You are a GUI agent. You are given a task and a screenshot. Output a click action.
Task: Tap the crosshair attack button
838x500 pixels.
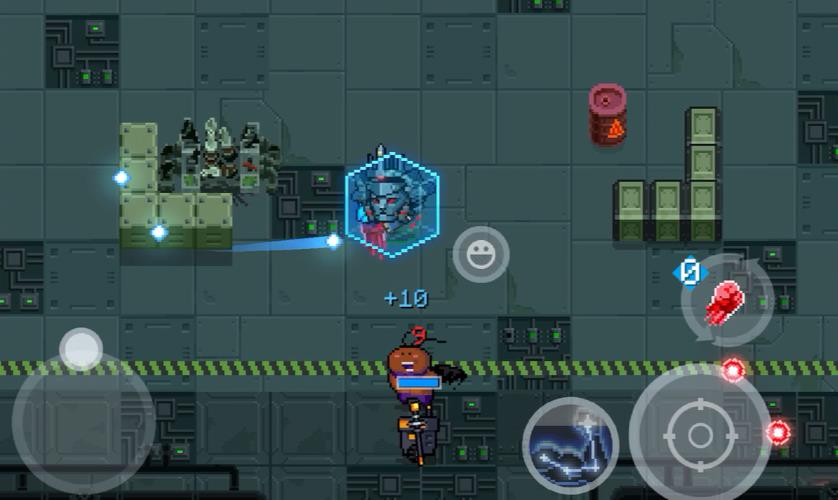[x=699, y=434]
